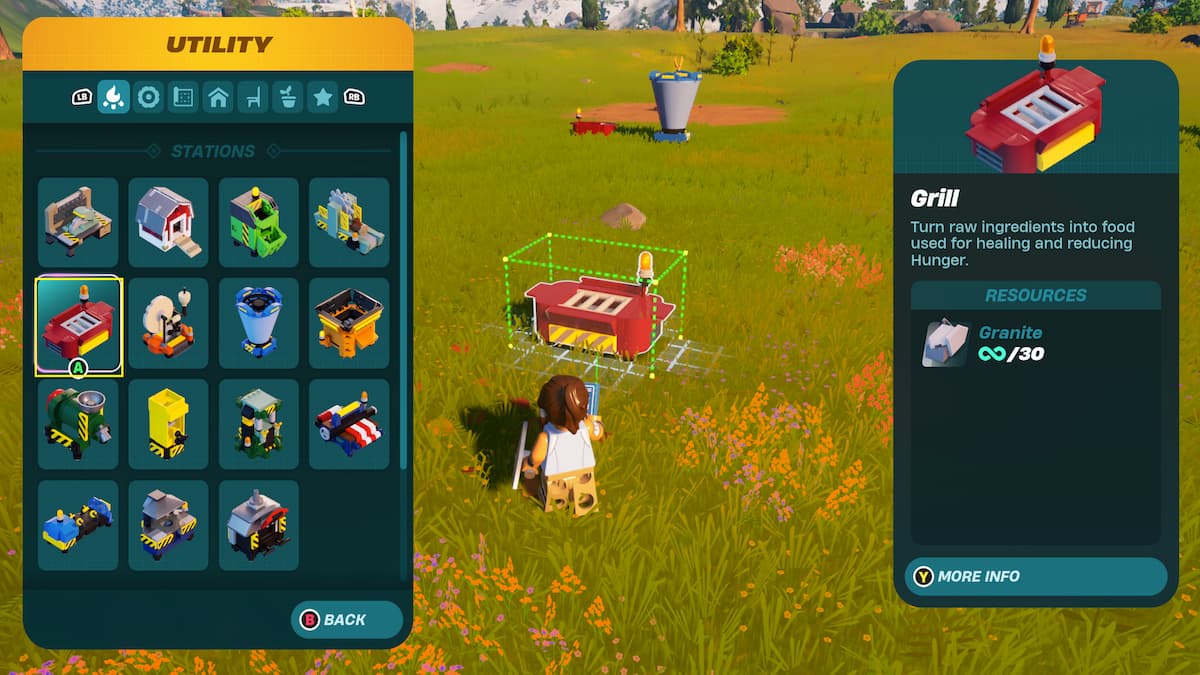Open the chair furniture tab

point(253,97)
